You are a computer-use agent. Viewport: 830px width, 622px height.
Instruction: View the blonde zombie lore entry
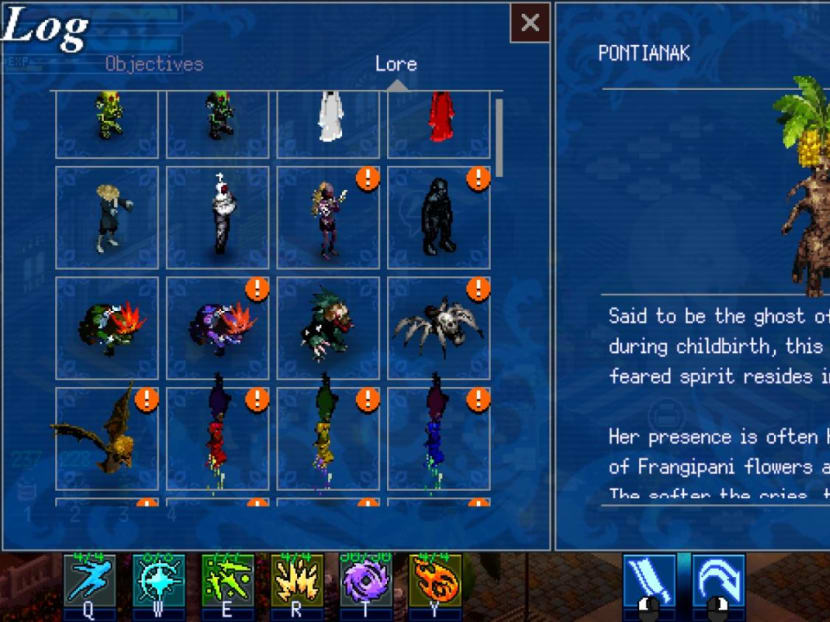(x=107, y=217)
